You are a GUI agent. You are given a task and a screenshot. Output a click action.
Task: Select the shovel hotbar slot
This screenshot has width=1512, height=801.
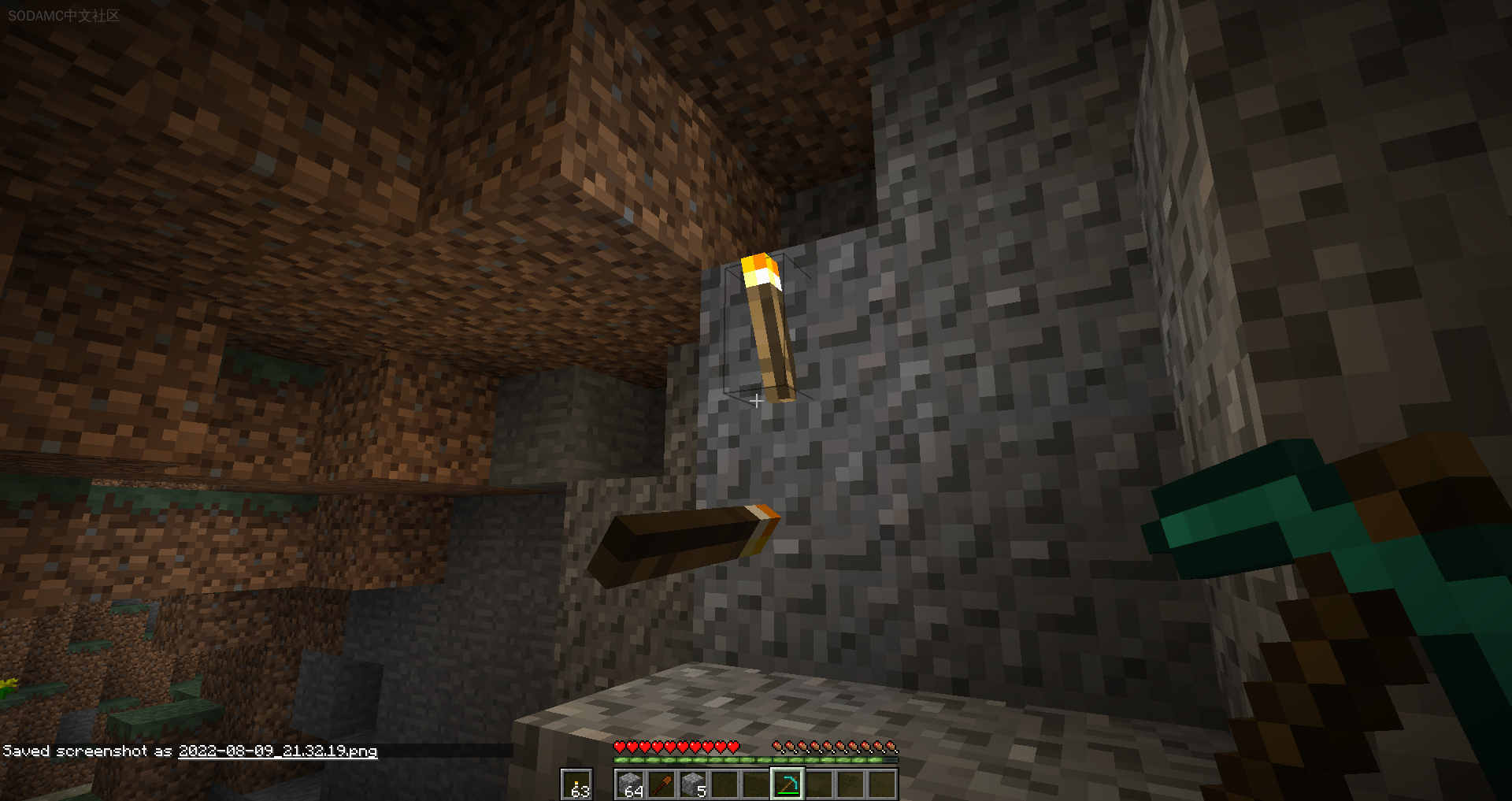pos(661,785)
